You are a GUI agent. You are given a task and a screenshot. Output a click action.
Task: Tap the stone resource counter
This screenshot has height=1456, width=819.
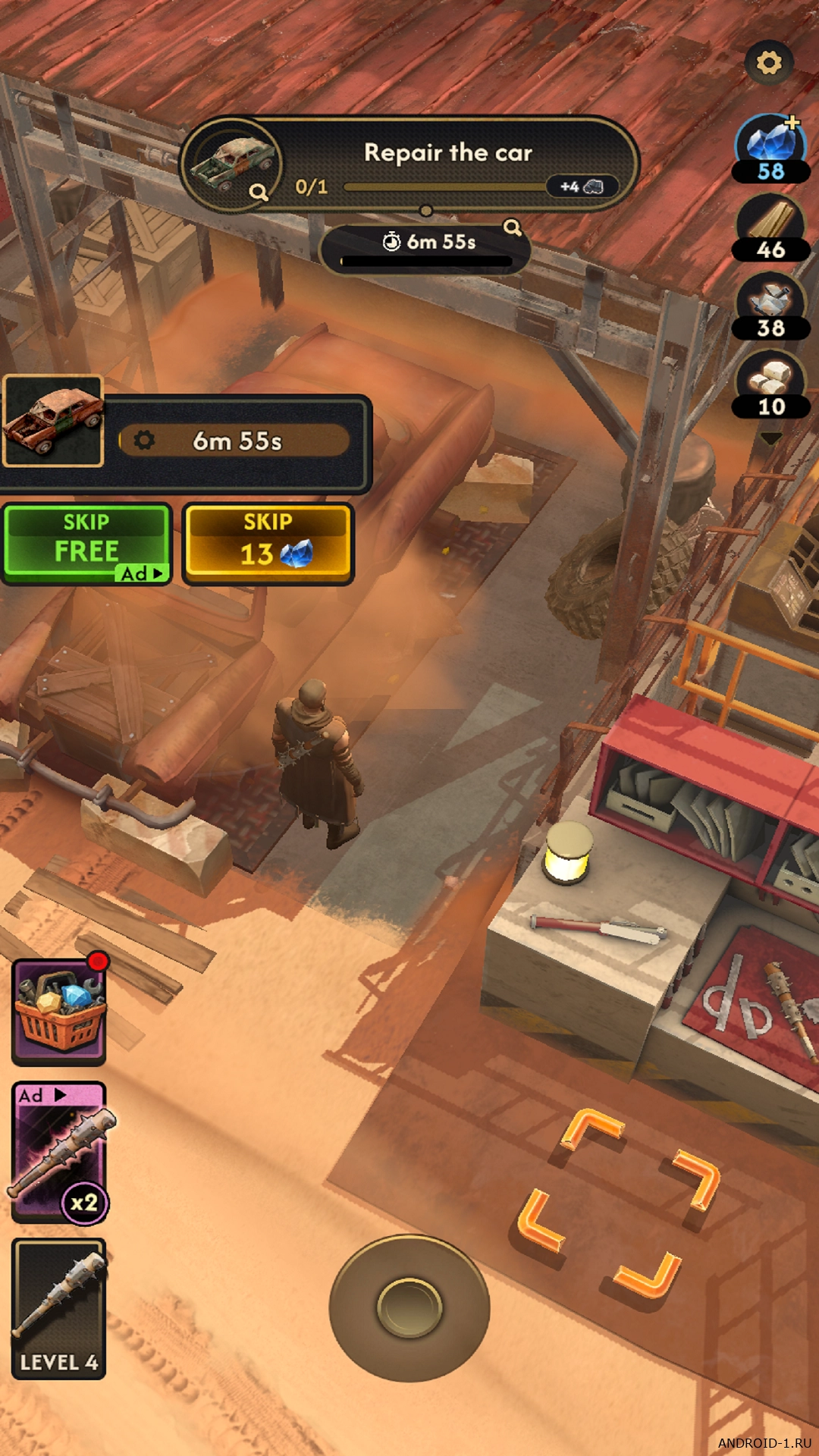coord(770,384)
